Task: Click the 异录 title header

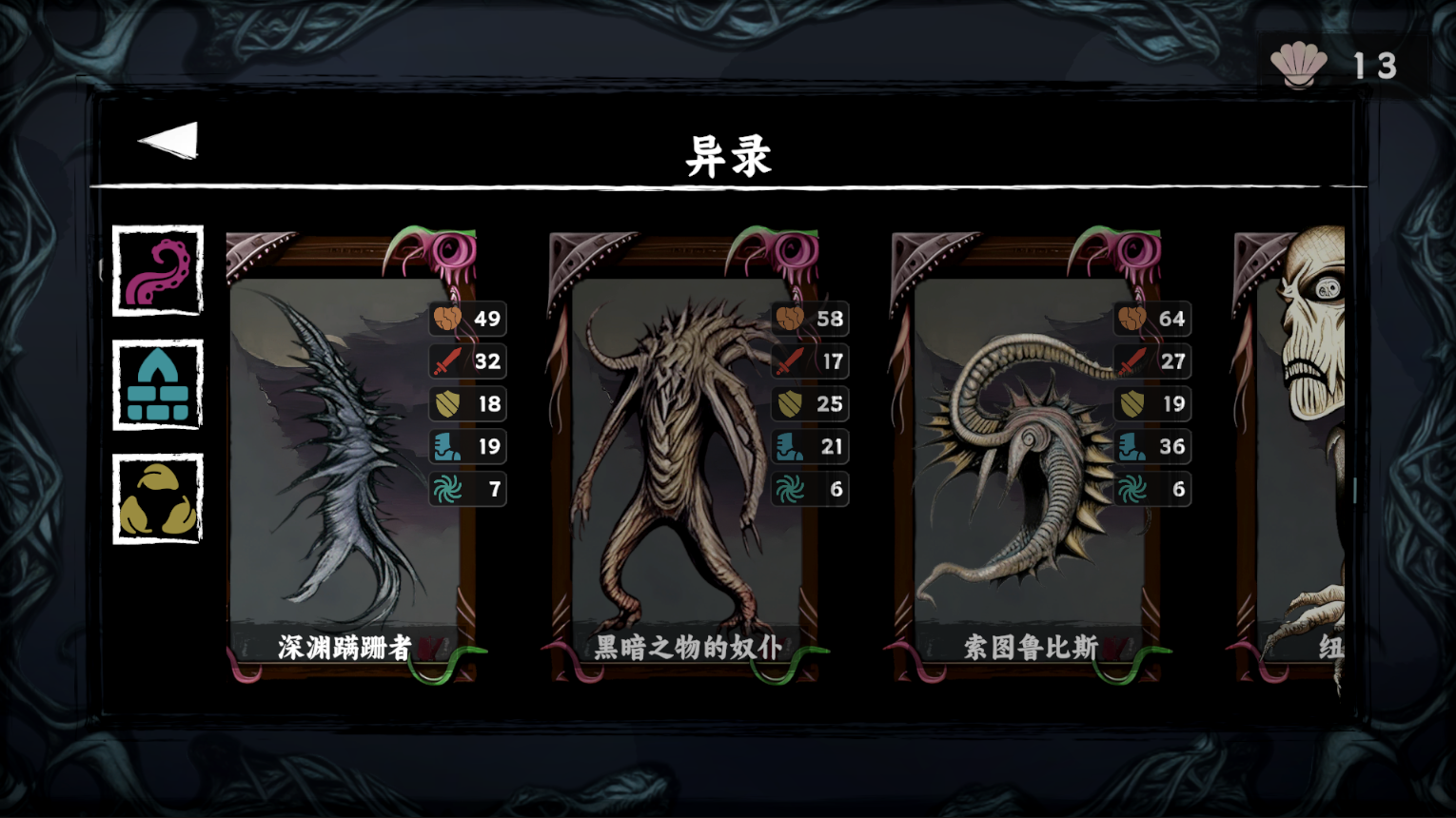Action: [727, 154]
